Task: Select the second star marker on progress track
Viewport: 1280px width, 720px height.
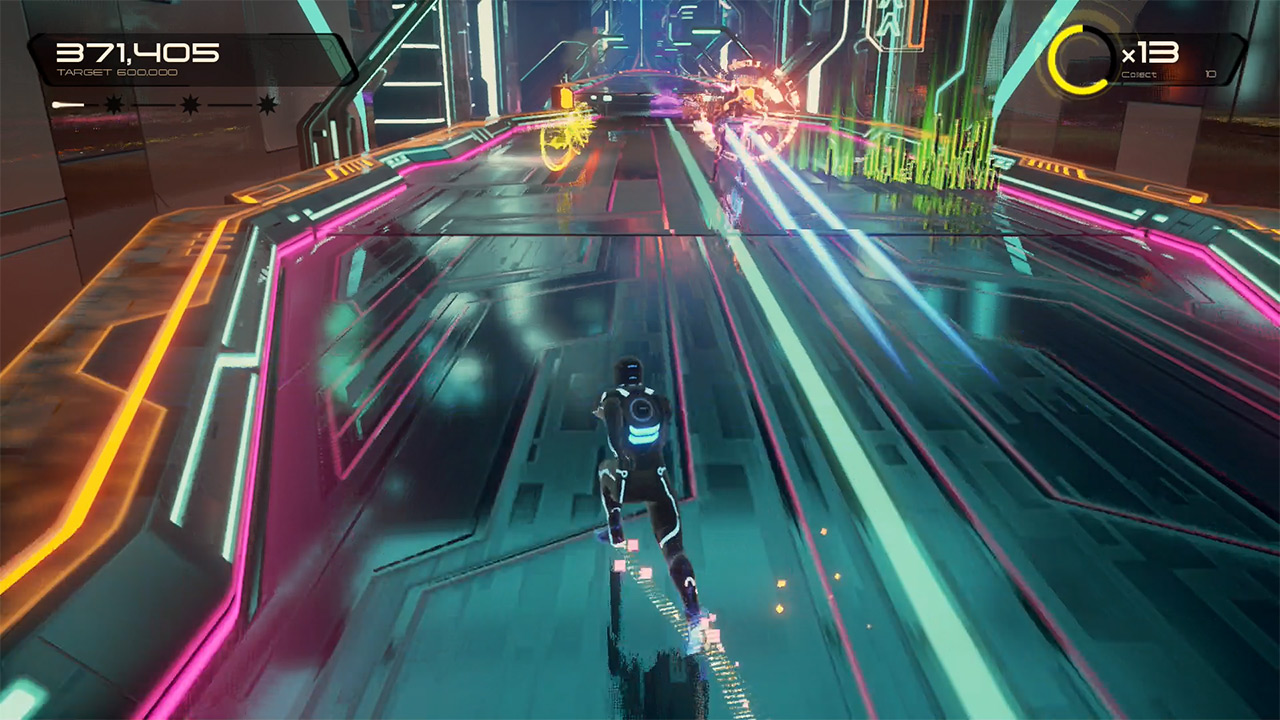Action: tap(189, 105)
